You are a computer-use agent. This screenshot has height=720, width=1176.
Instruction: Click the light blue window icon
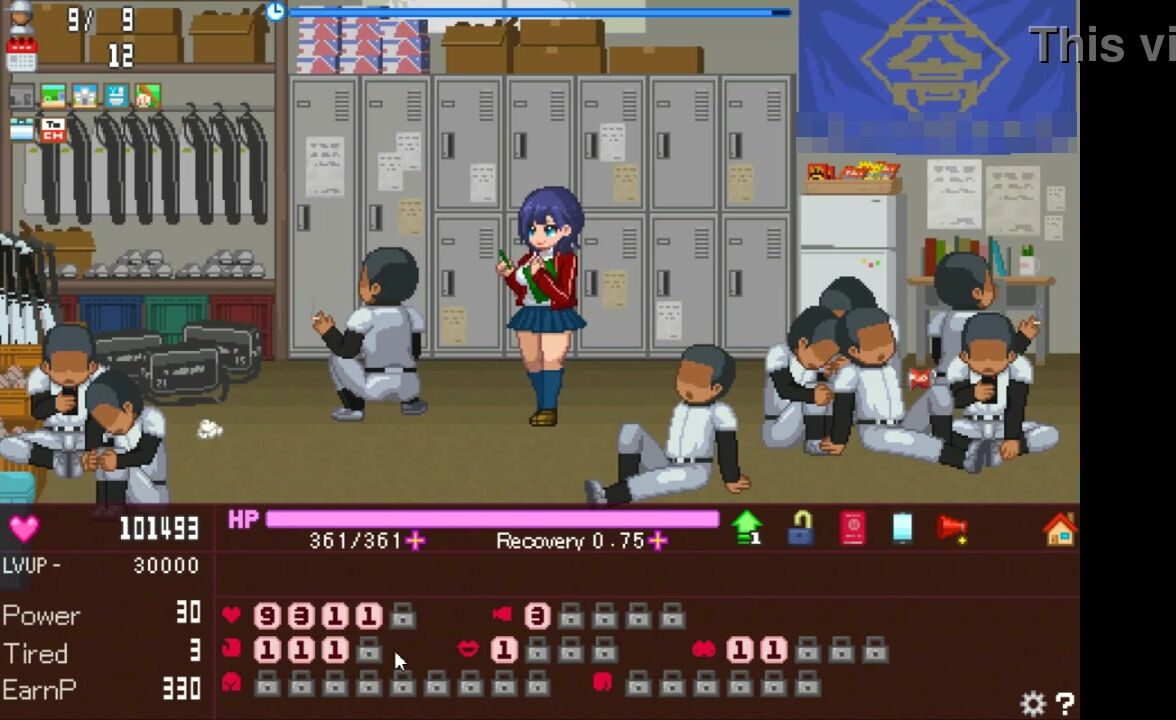[21, 129]
